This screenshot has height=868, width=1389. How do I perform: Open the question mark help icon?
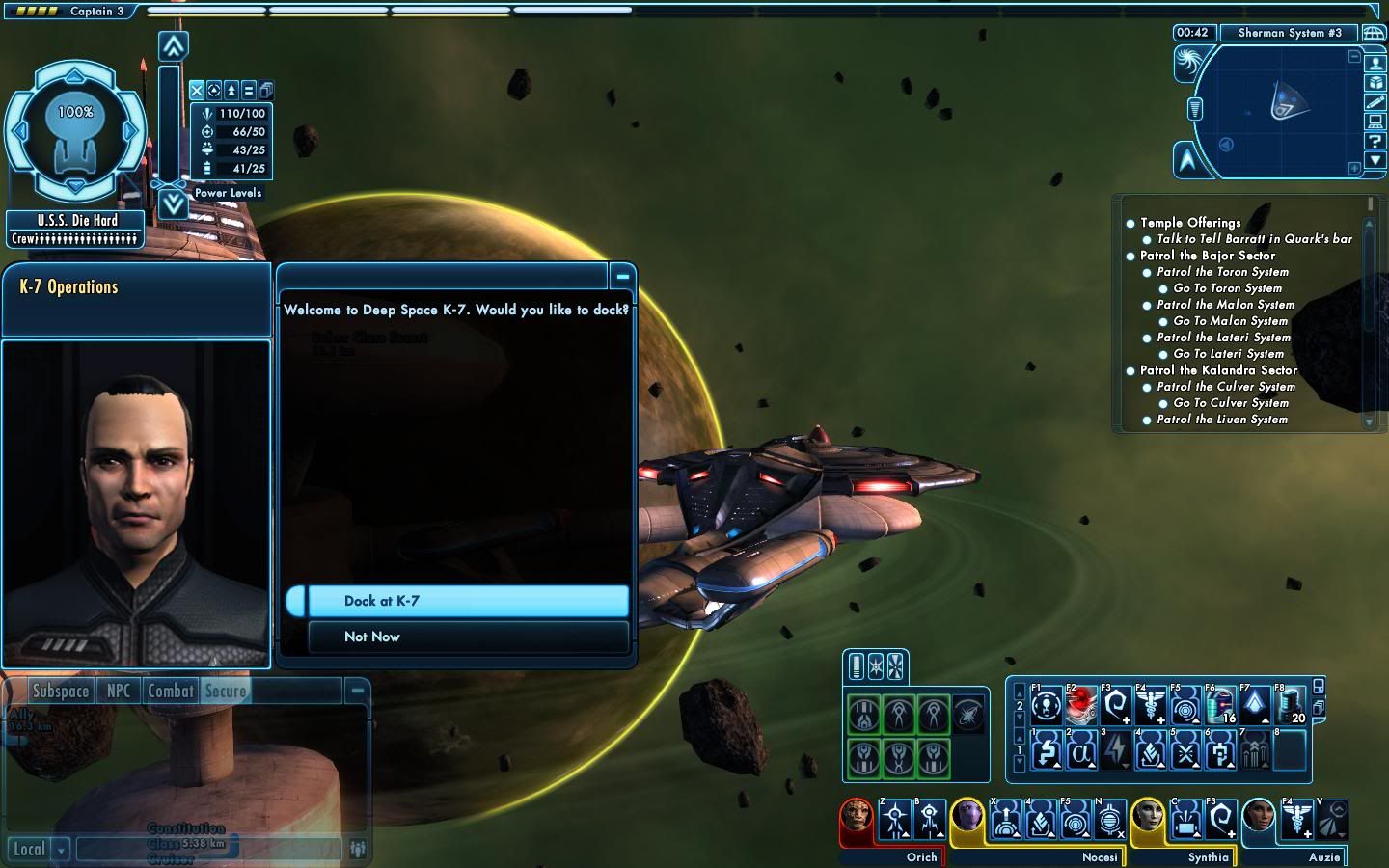tap(1375, 141)
